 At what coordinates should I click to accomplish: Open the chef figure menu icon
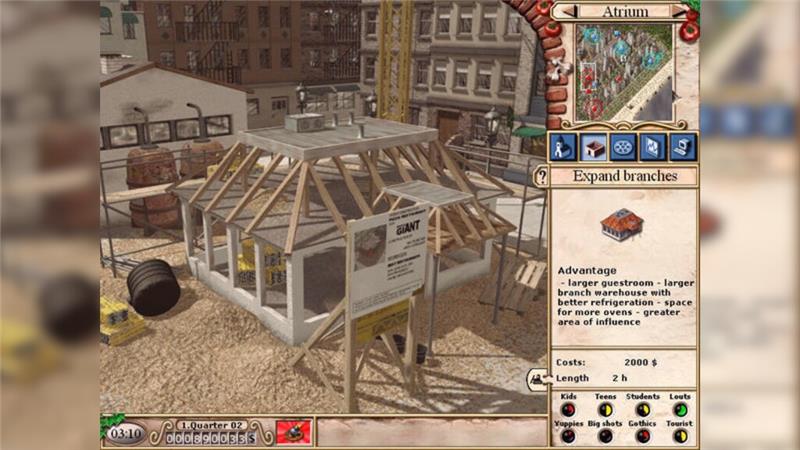(x=563, y=147)
